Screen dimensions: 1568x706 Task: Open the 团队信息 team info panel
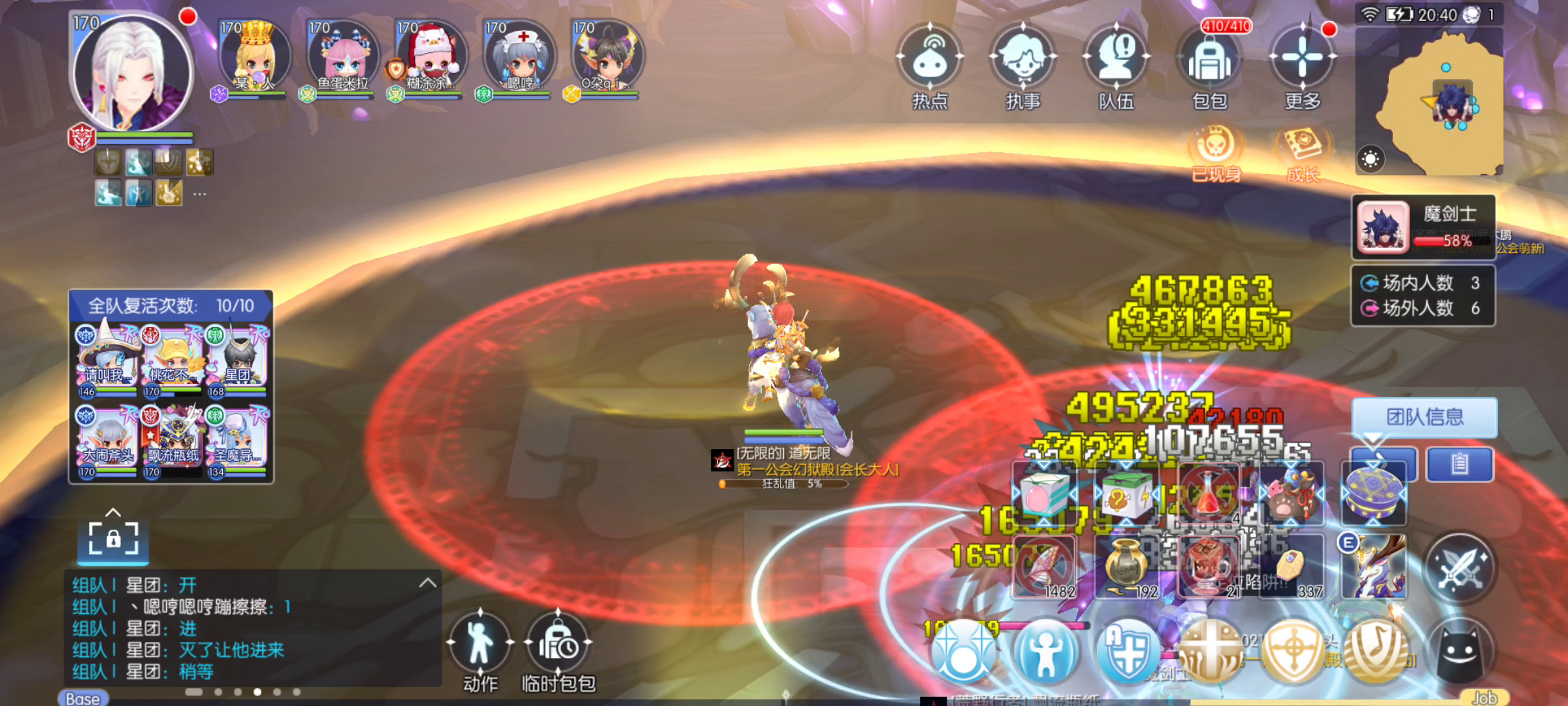(x=1424, y=417)
